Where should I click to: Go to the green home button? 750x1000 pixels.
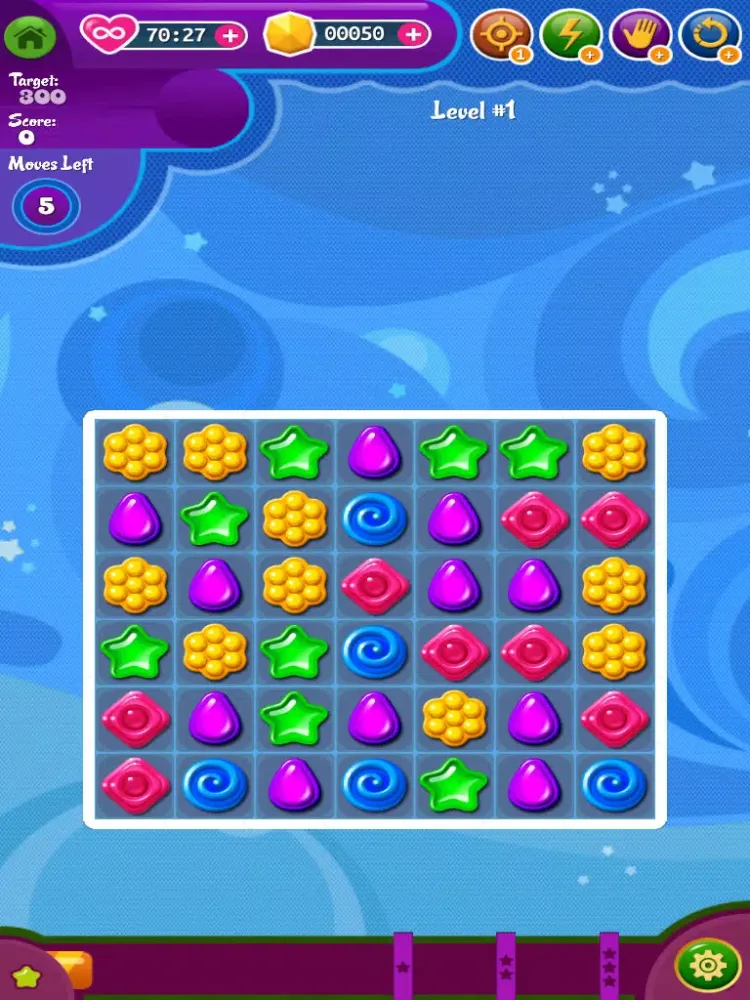pos(30,37)
